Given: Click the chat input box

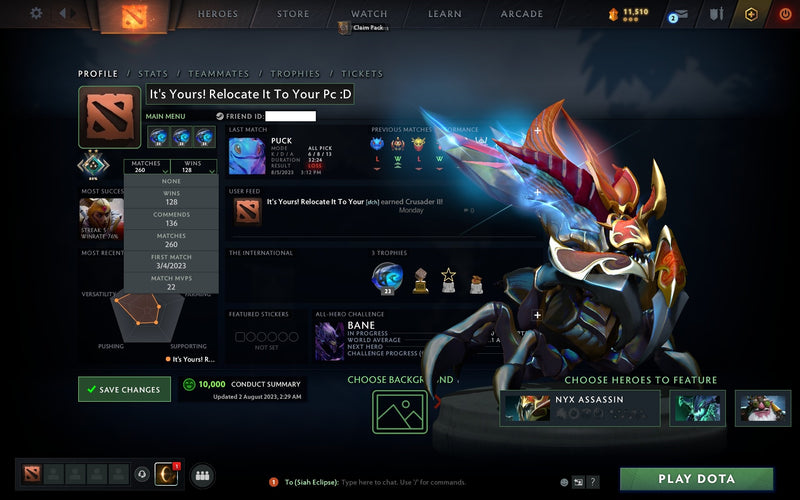Looking at the screenshot, I should tap(420, 482).
